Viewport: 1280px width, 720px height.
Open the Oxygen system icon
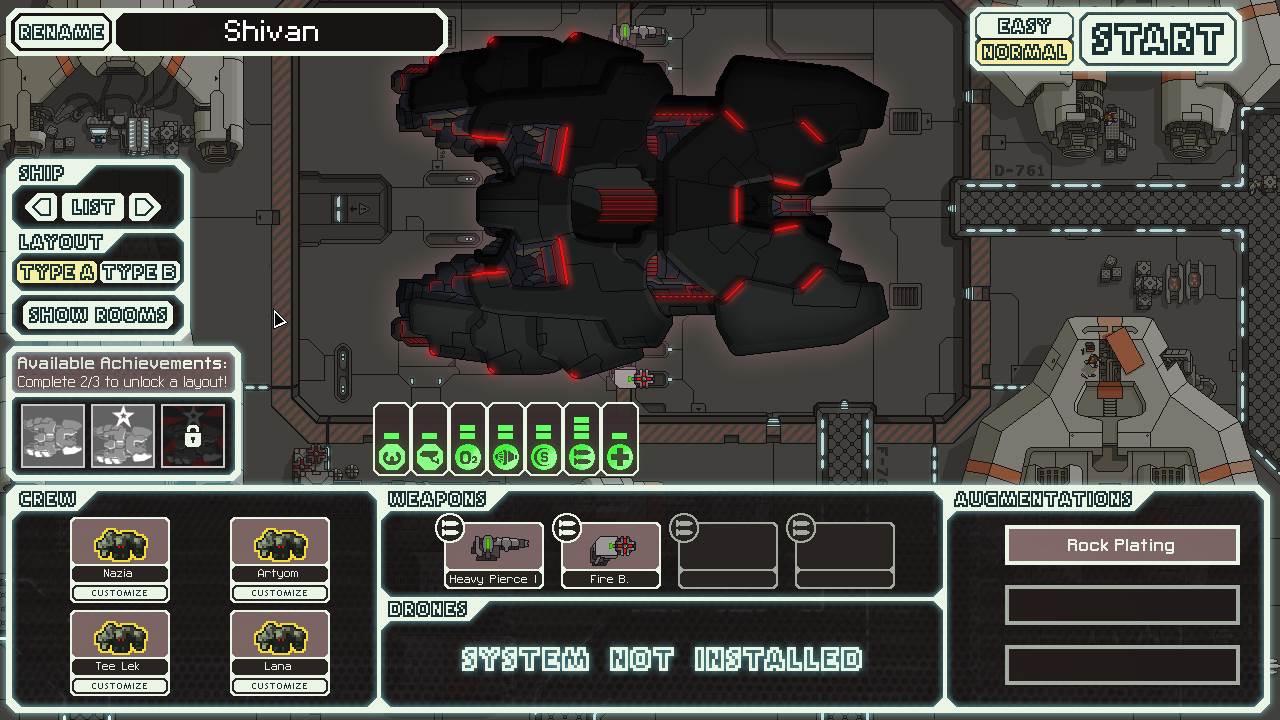[x=466, y=455]
